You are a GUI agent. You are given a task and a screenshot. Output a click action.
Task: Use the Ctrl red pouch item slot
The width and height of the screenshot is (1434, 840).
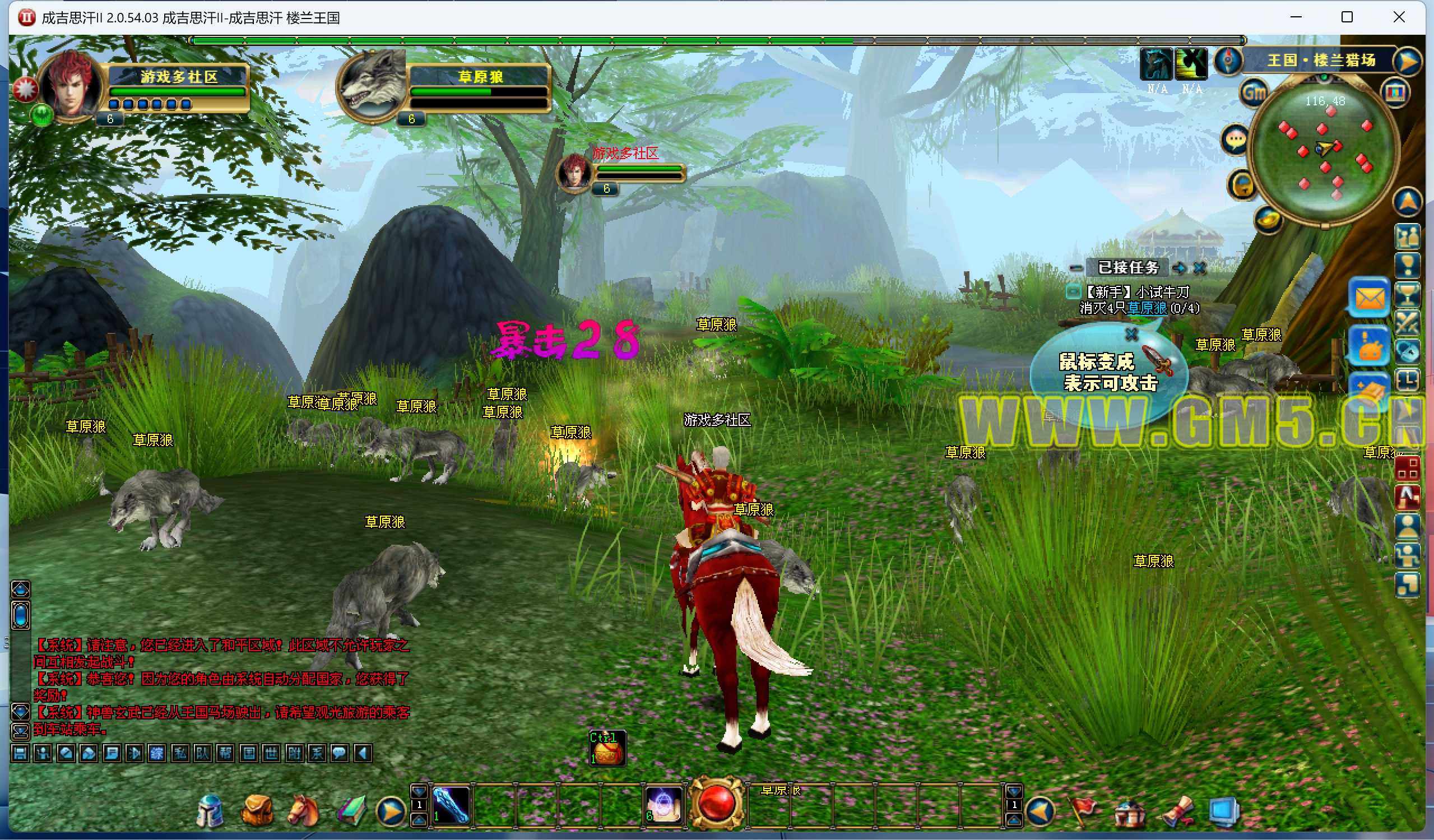click(607, 748)
